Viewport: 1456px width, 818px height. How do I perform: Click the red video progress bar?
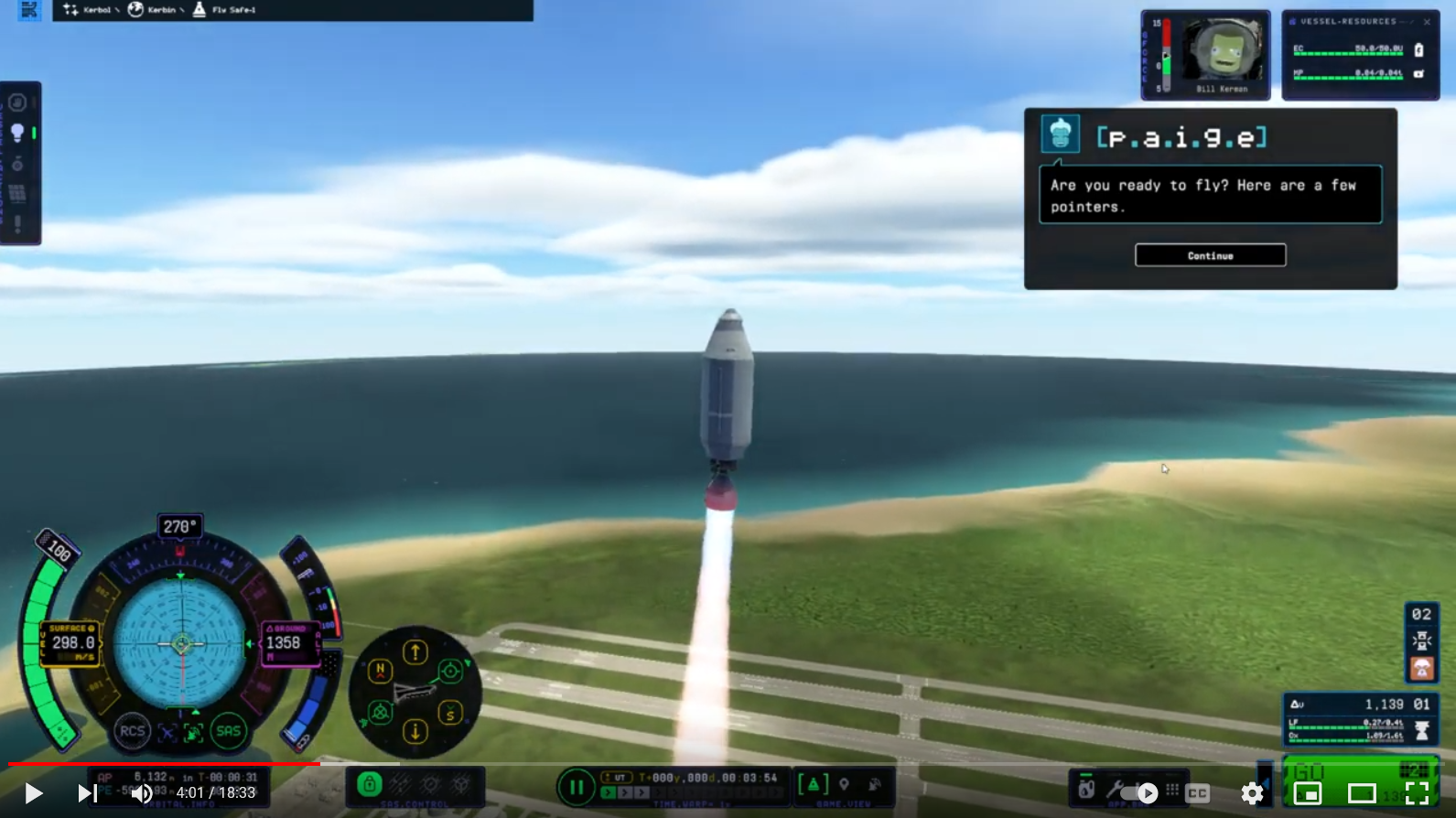click(160, 761)
